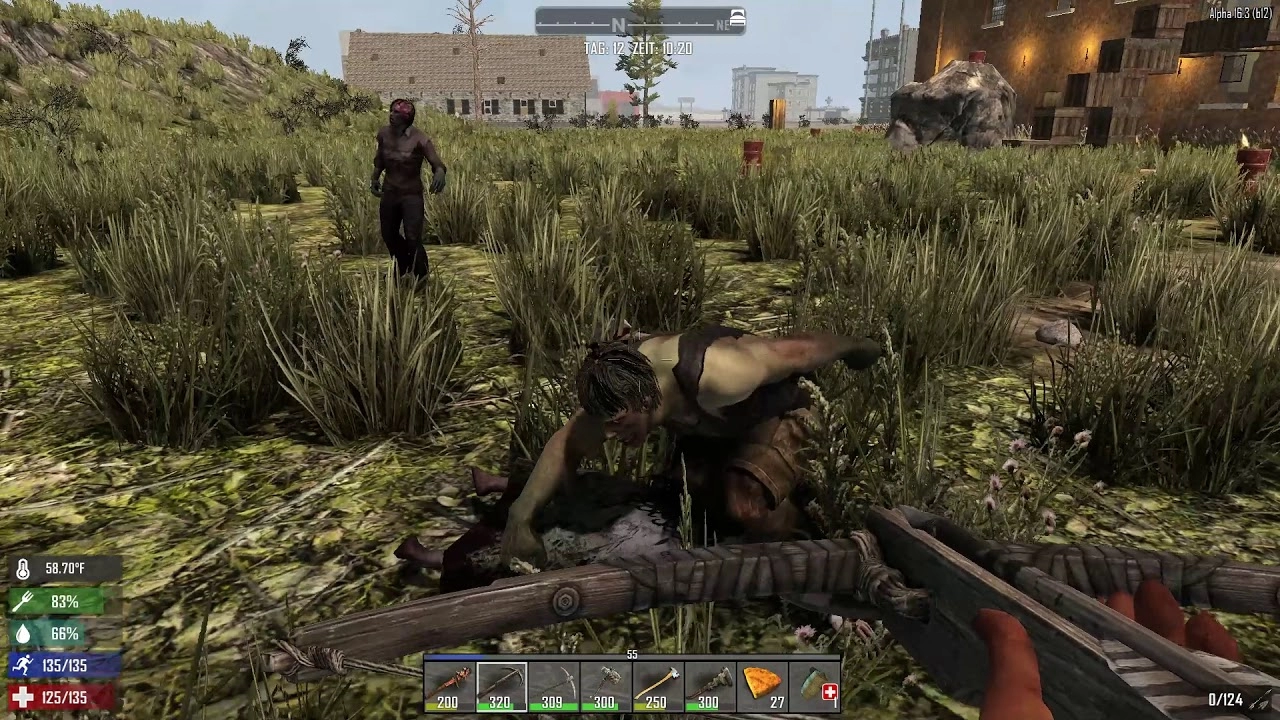Equip the stone axe hotbar slot
This screenshot has width=1280, height=720.
click(x=605, y=687)
